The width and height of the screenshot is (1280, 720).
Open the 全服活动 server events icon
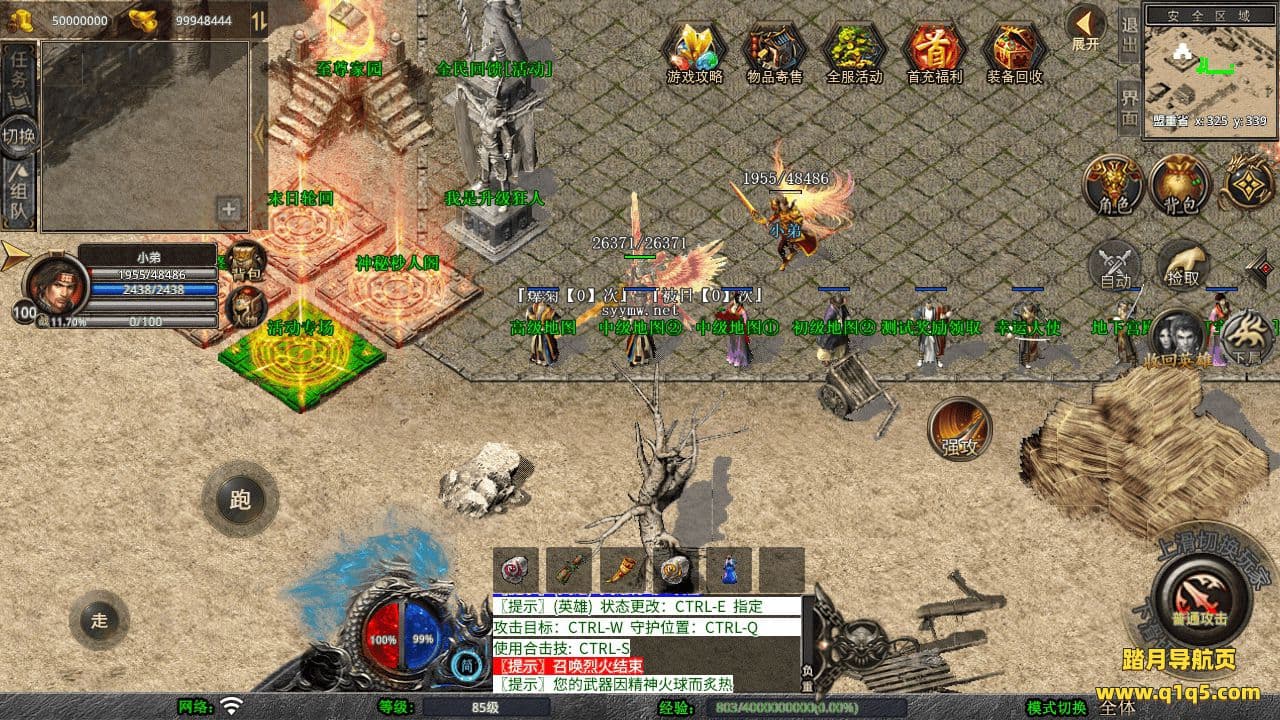(x=854, y=50)
